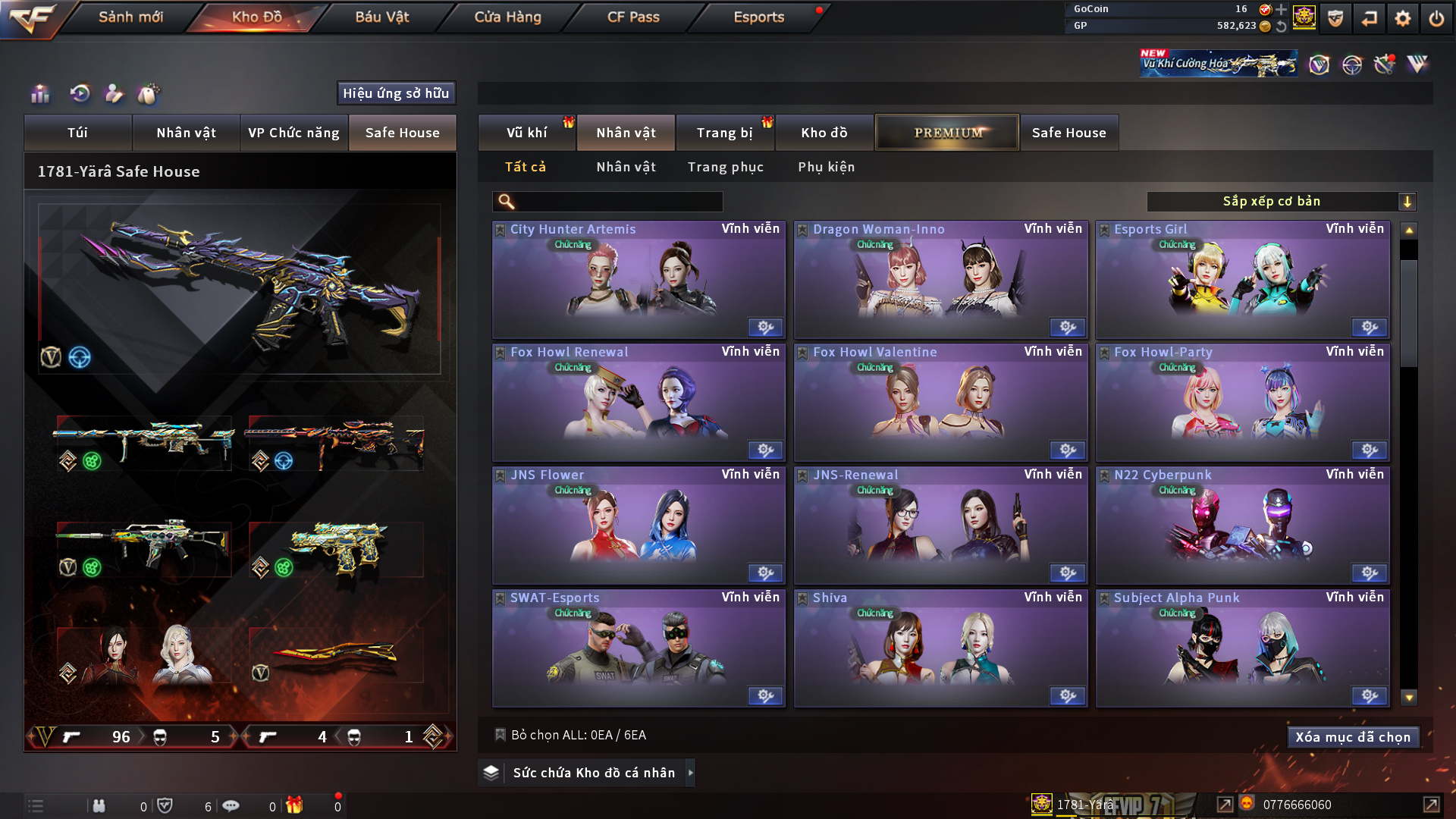Open the Cửa Hàng shop
1456x819 pixels.
pos(507,17)
